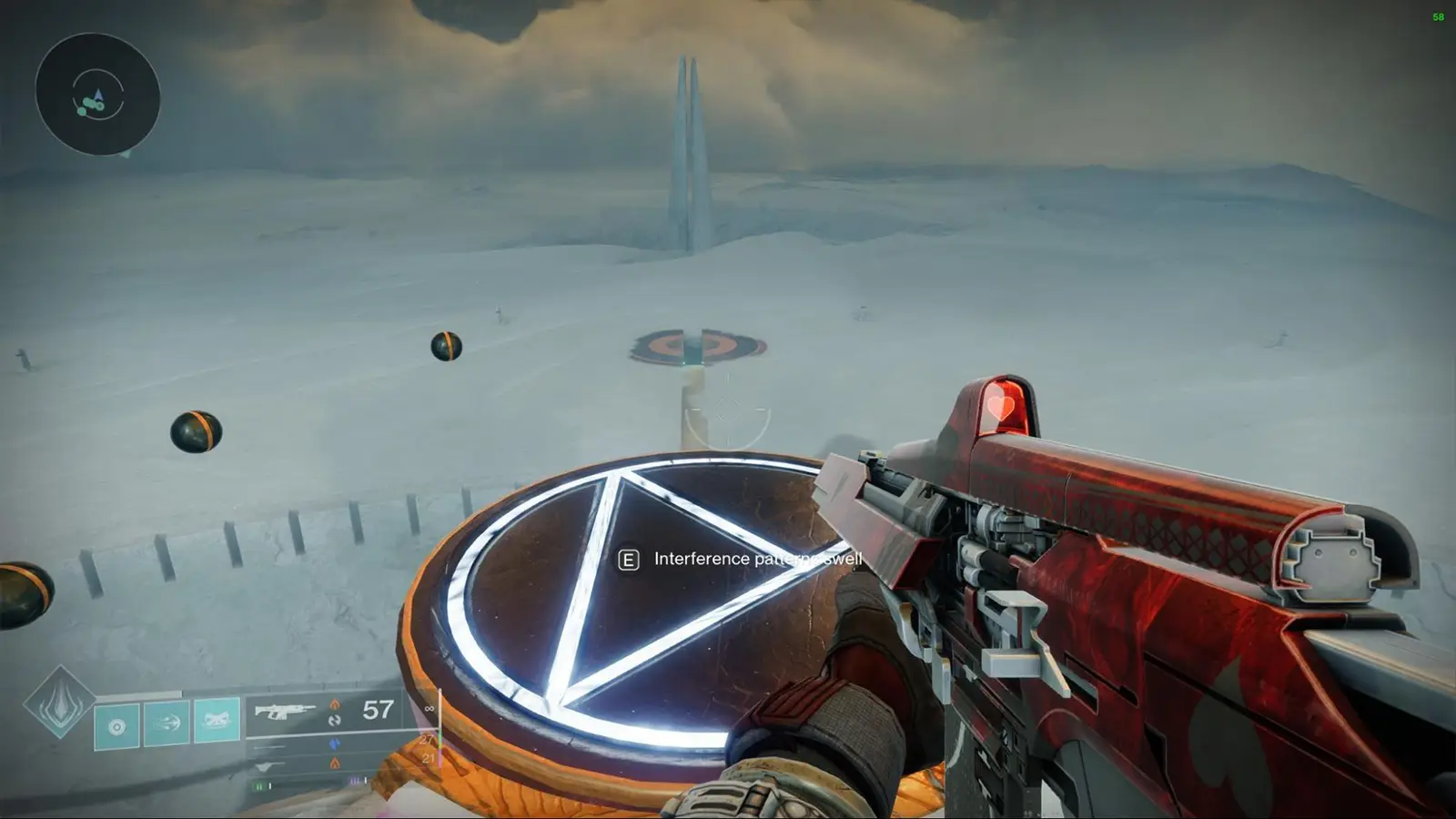
Task: Select the equipped scout rifle icon
Action: click(x=284, y=710)
